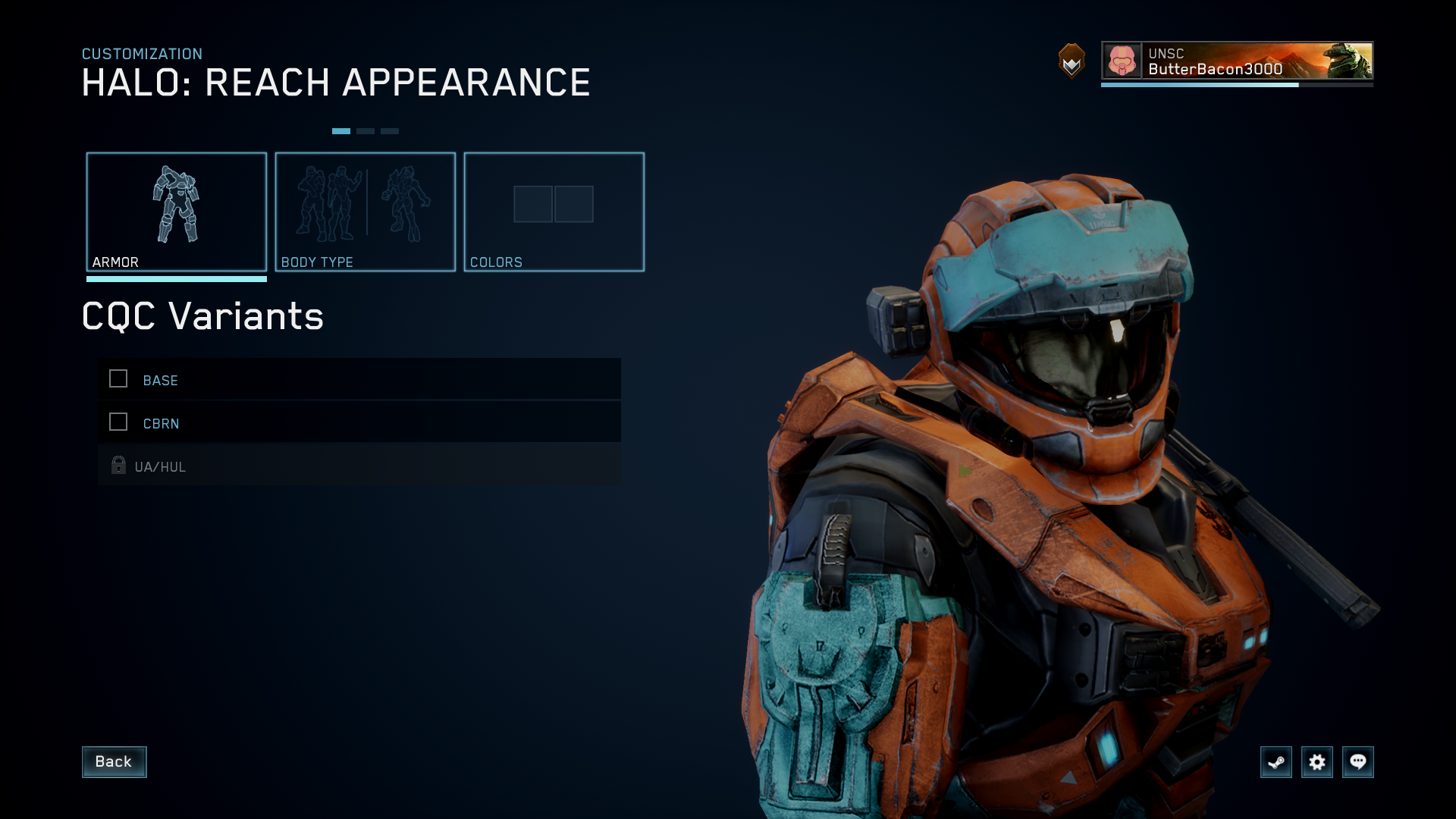The width and height of the screenshot is (1456, 819).
Task: Select the second page indicator dash
Action: (x=366, y=130)
